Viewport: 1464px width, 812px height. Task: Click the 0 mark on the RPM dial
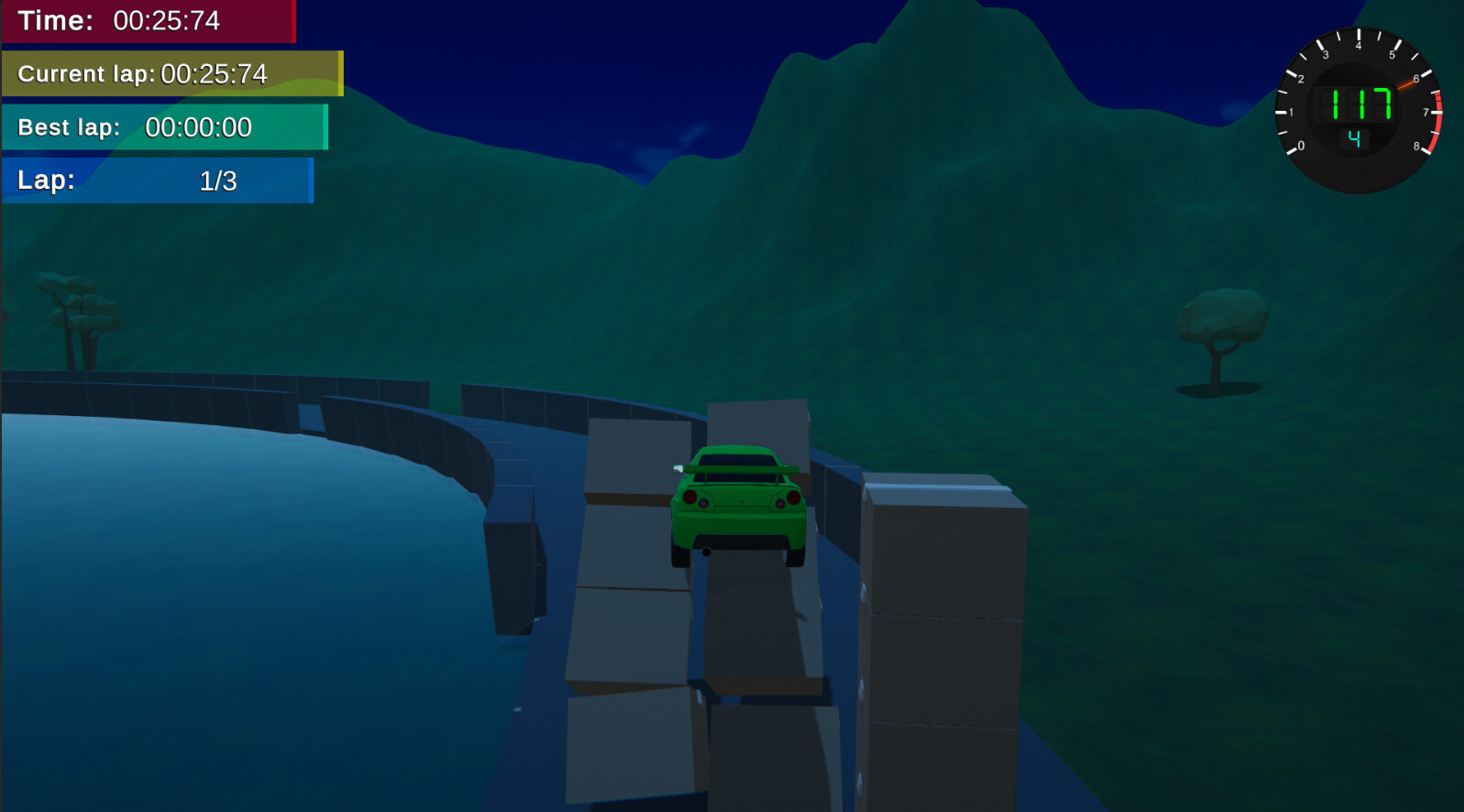(1302, 145)
